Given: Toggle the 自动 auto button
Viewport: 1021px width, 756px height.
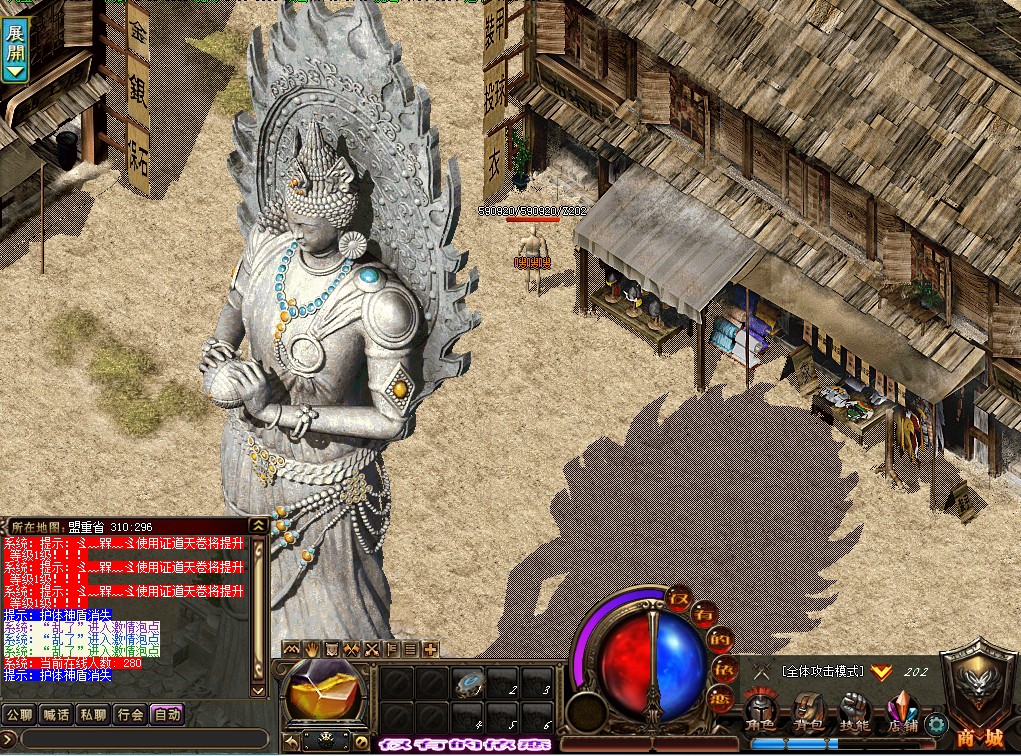Looking at the screenshot, I should (167, 715).
